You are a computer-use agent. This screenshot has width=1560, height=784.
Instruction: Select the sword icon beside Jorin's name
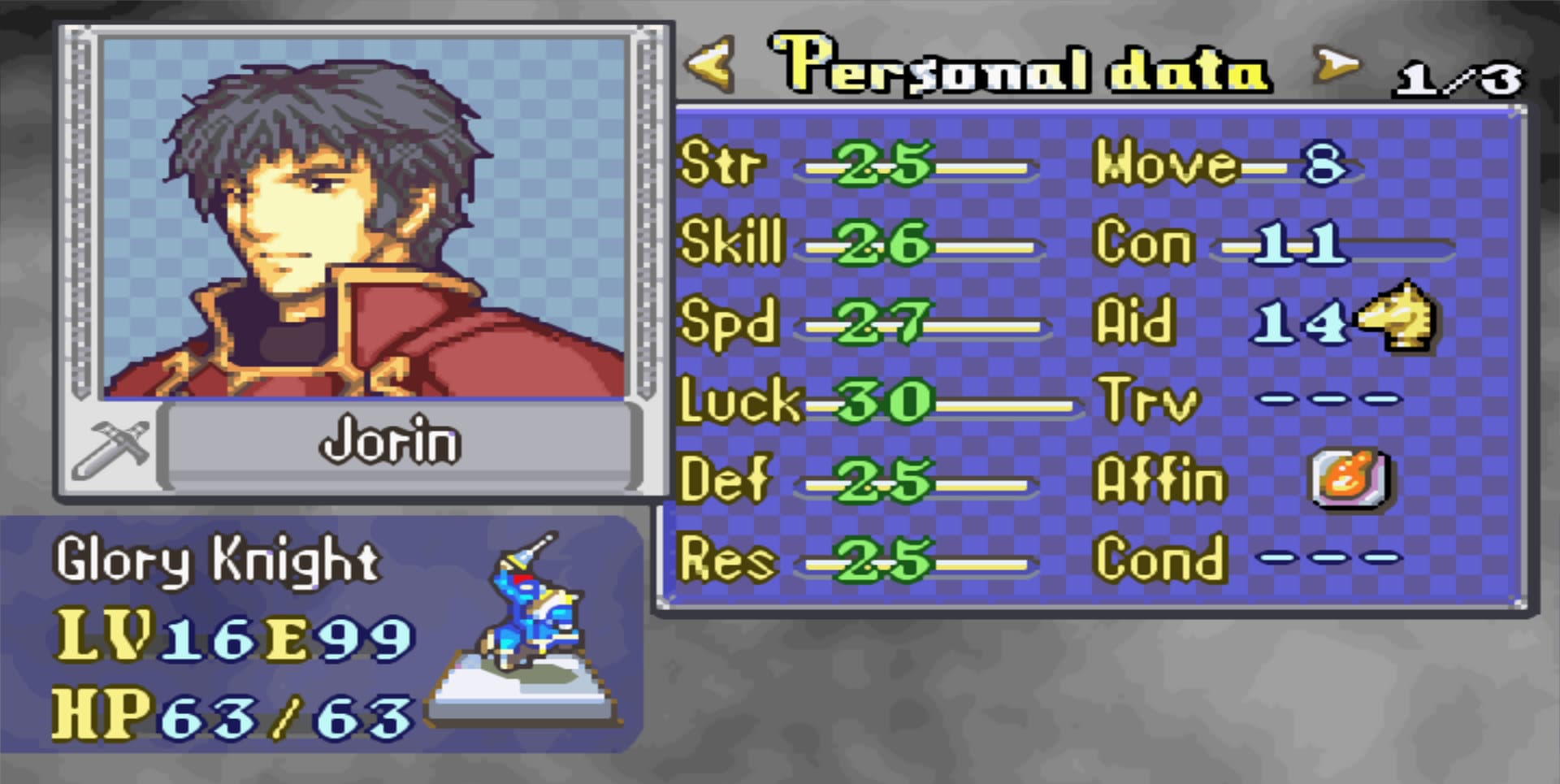pos(112,448)
